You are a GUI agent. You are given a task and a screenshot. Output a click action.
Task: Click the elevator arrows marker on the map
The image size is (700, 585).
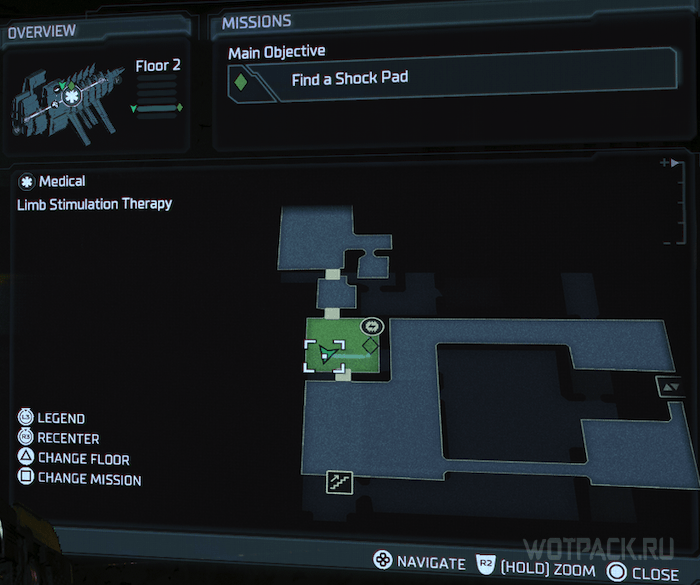(x=667, y=386)
